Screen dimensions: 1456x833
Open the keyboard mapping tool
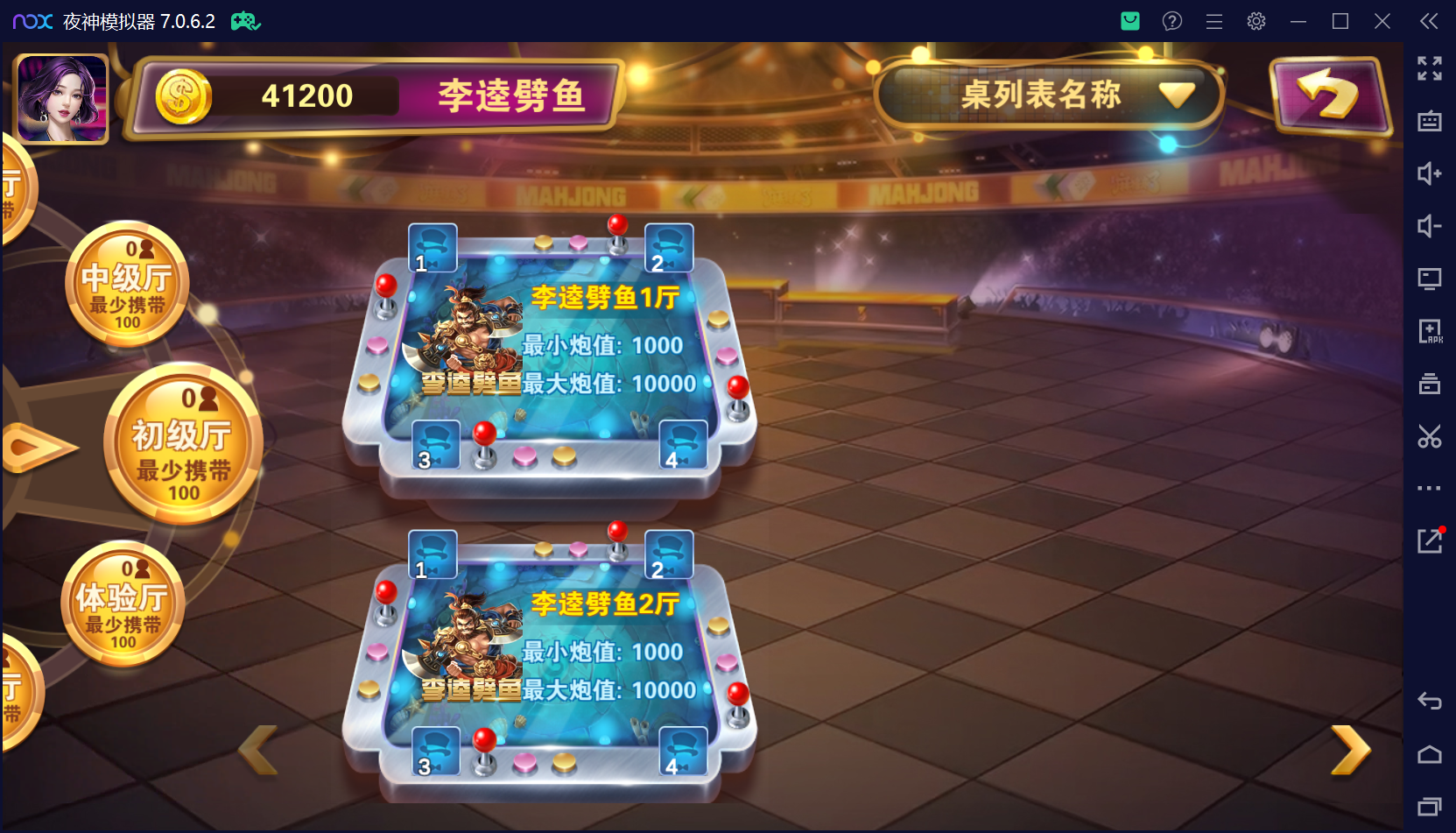click(1430, 122)
